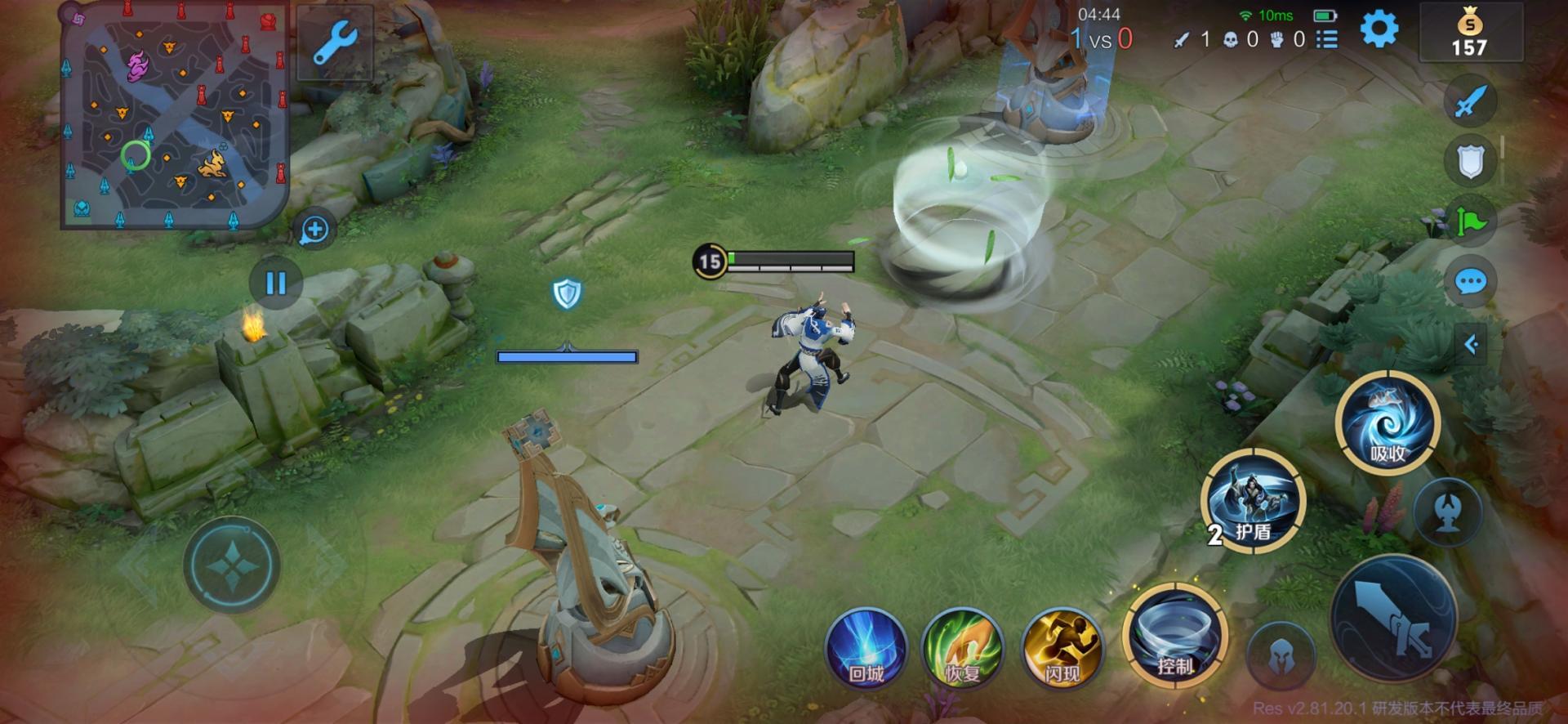The width and height of the screenshot is (1568, 724).
Task: Use the 闪现 flash spell
Action: [x=1062, y=648]
